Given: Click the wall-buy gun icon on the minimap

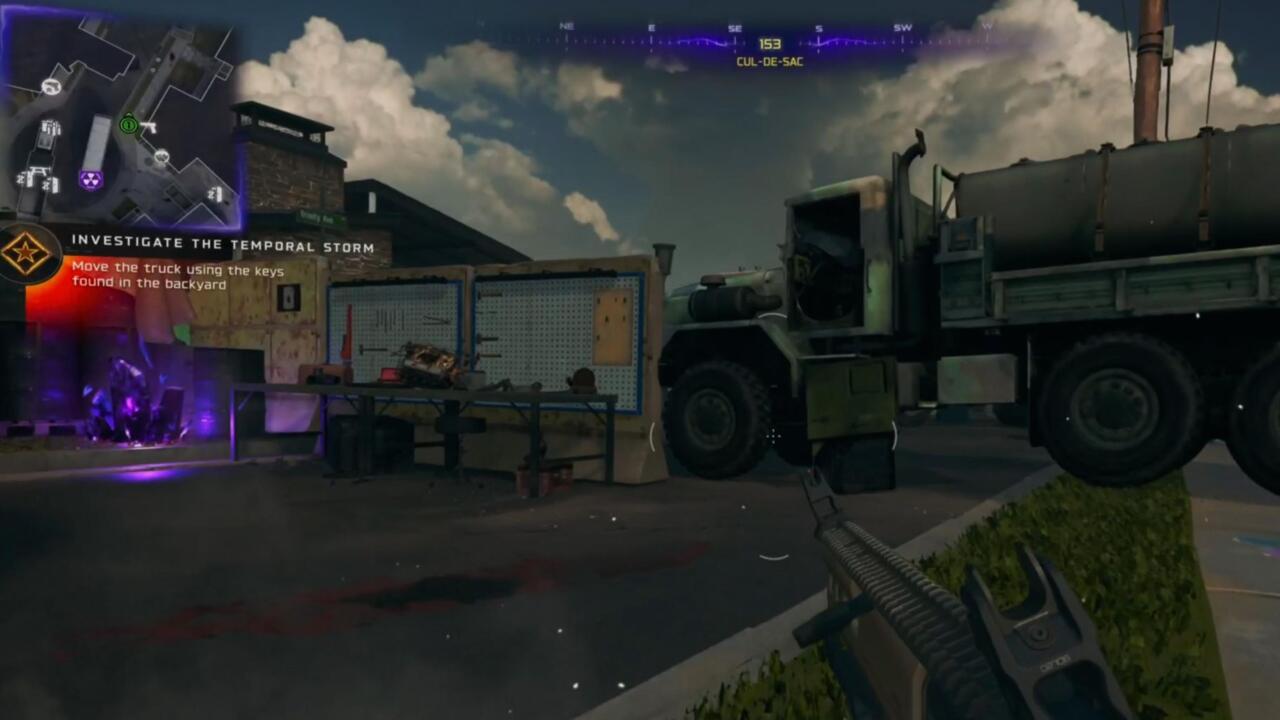Looking at the screenshot, I should pos(150,127).
